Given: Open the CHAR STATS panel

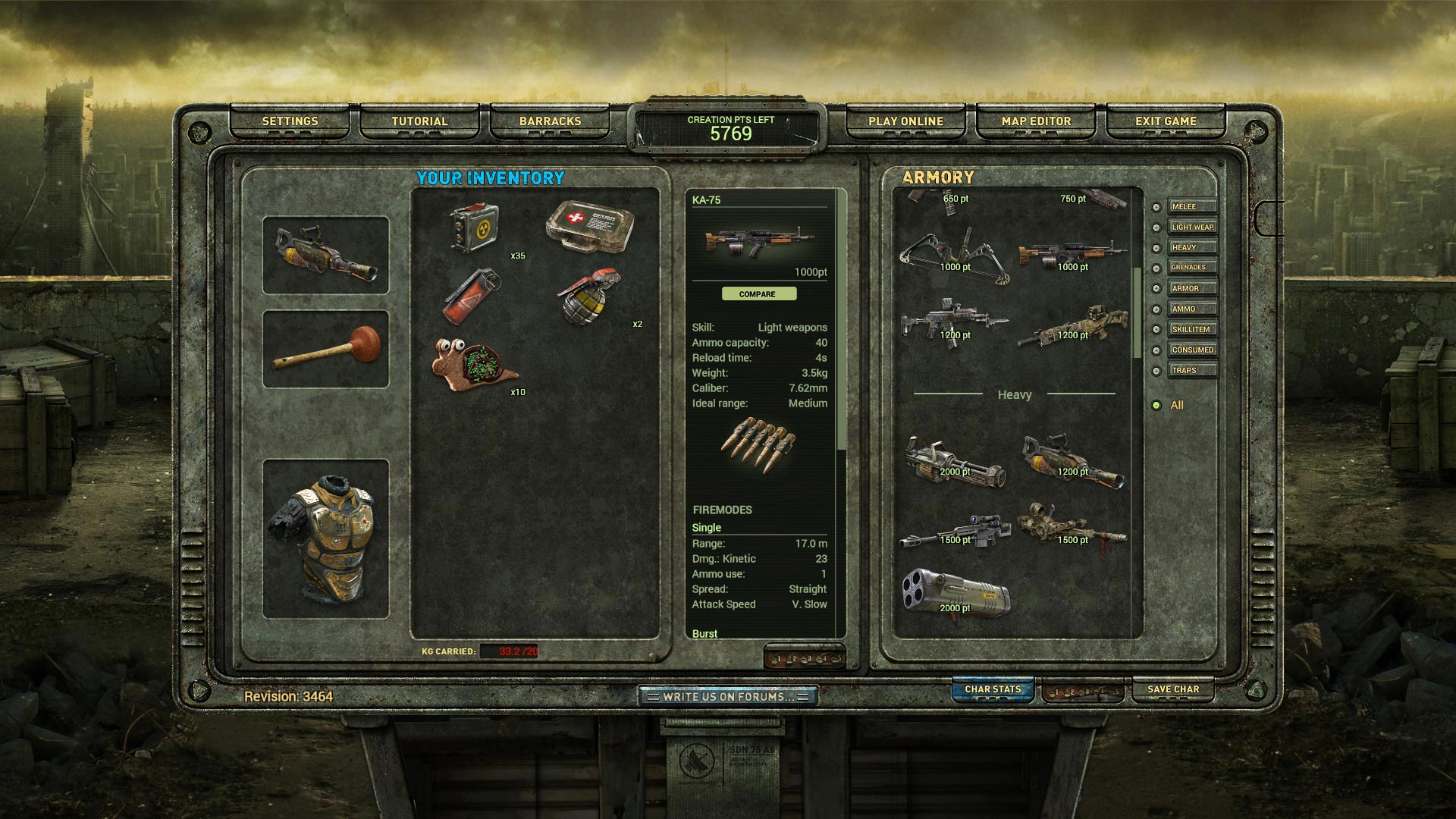Looking at the screenshot, I should click(992, 689).
